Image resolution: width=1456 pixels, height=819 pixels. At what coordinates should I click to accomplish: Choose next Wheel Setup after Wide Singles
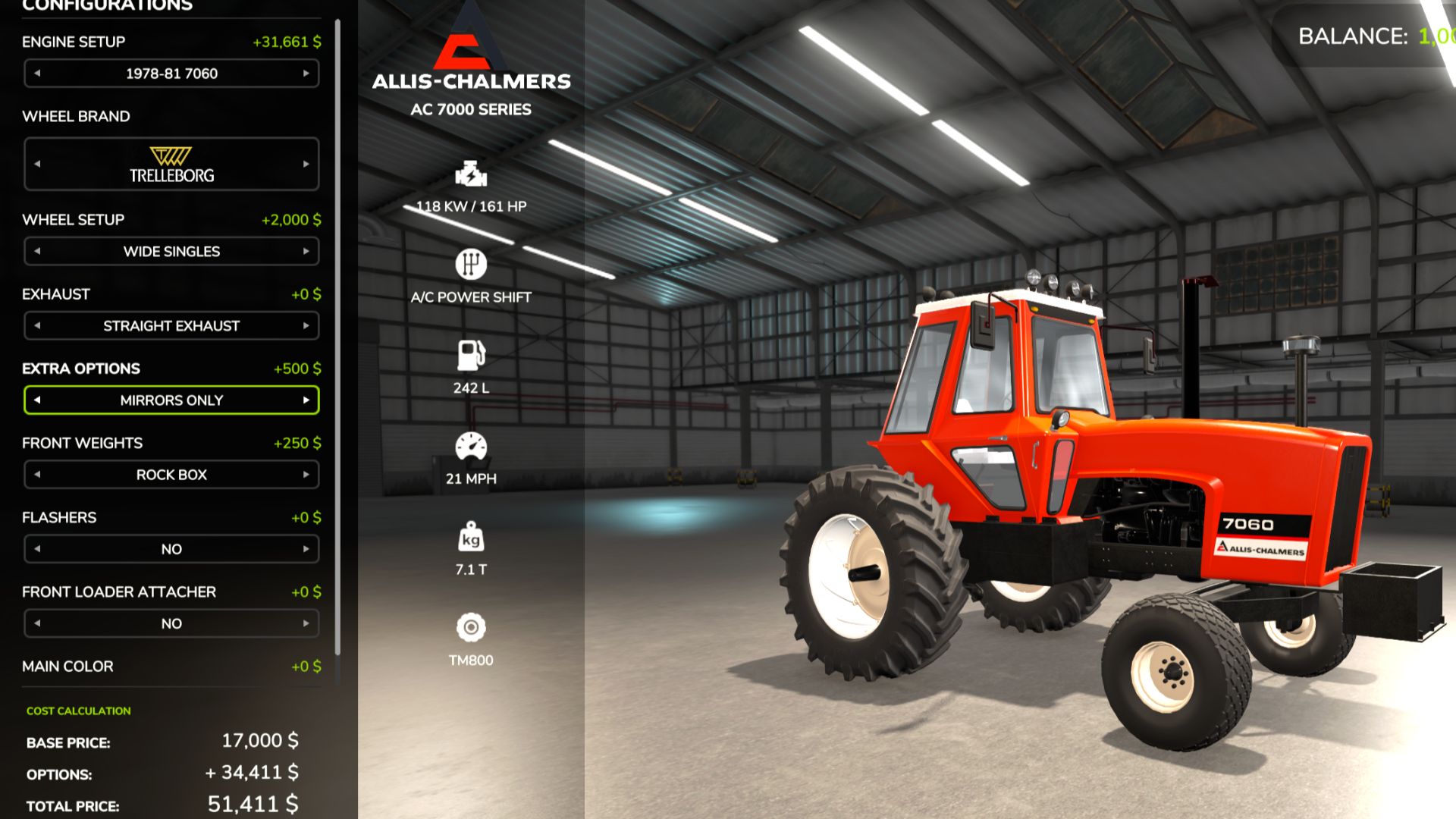click(x=306, y=251)
